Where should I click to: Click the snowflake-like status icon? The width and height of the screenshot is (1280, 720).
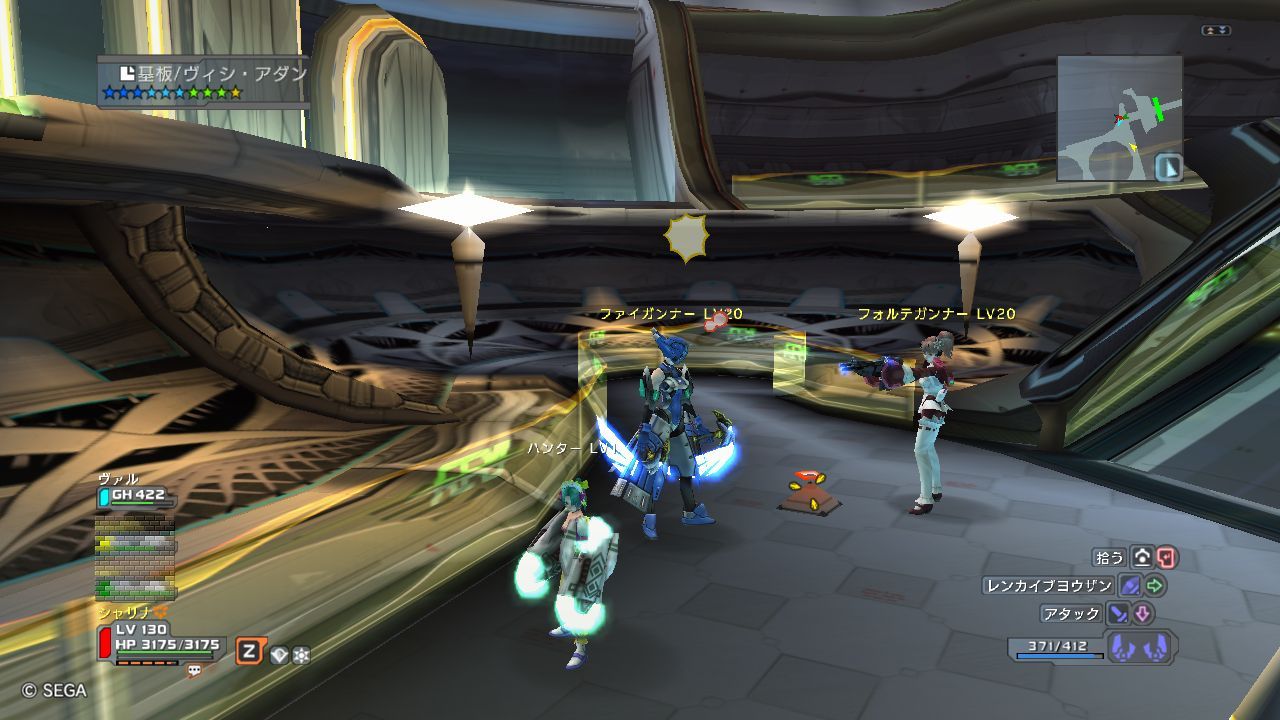[301, 655]
